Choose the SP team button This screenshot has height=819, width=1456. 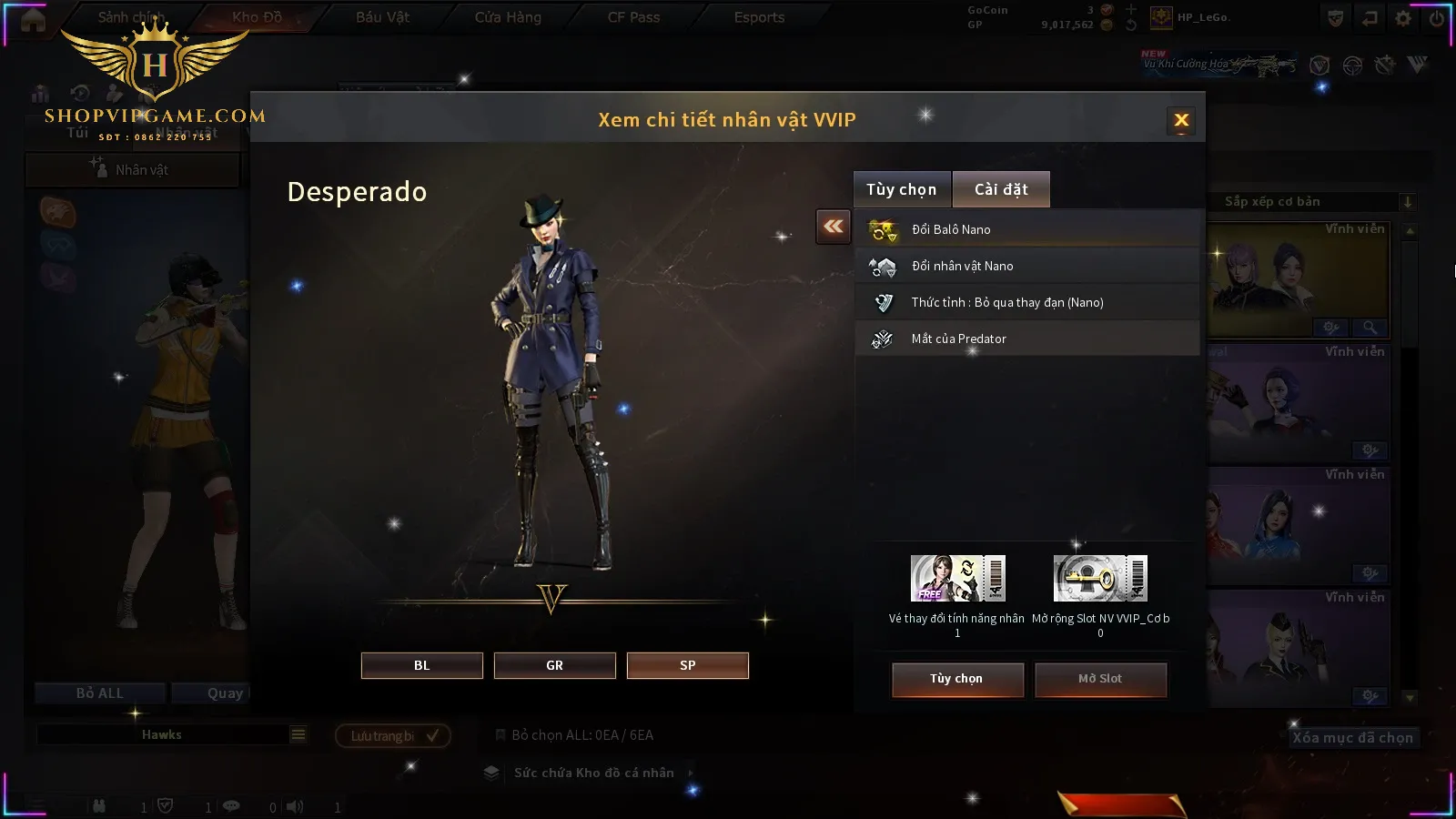687,665
